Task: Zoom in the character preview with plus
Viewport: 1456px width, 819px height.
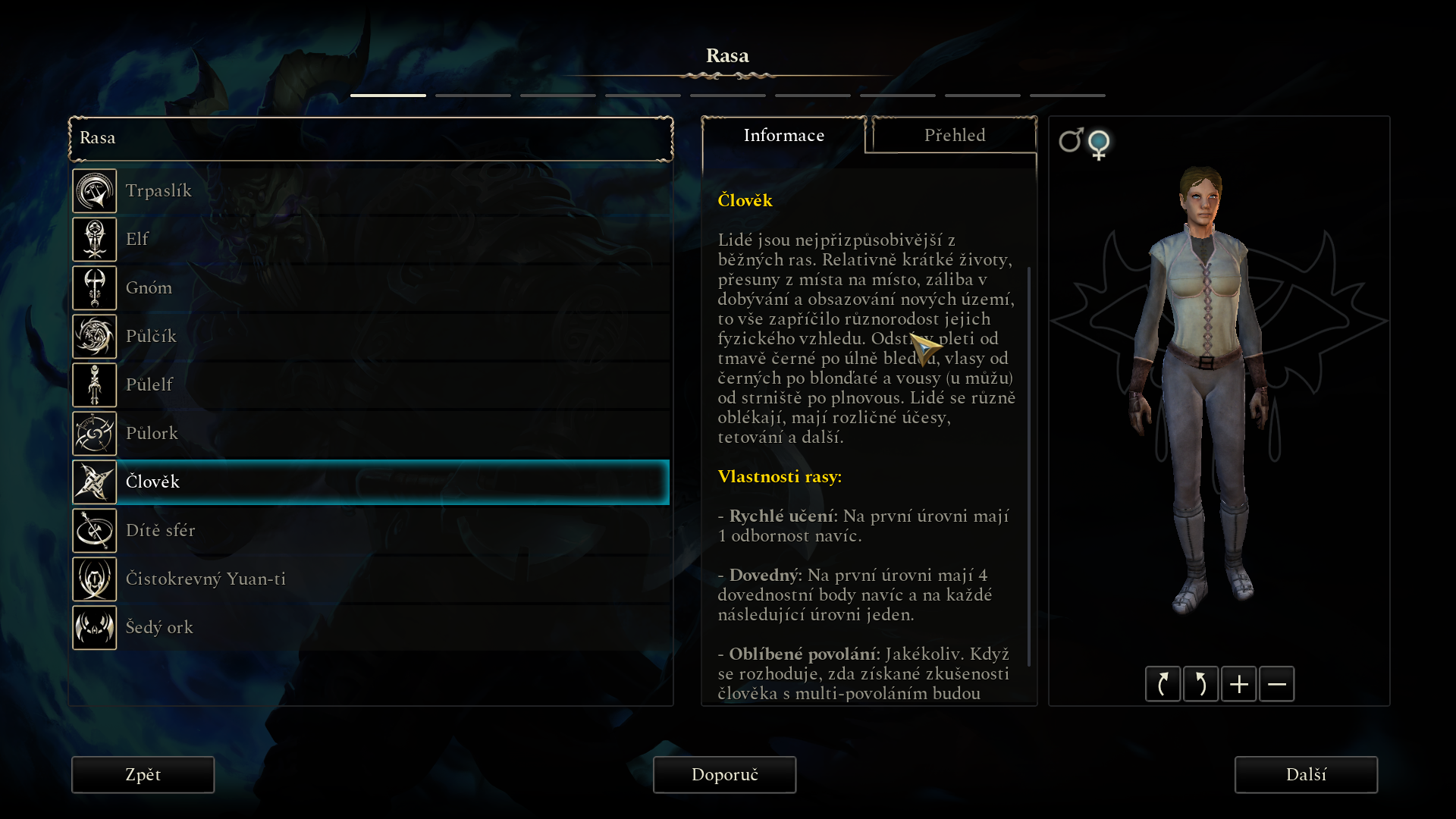Action: click(x=1238, y=685)
